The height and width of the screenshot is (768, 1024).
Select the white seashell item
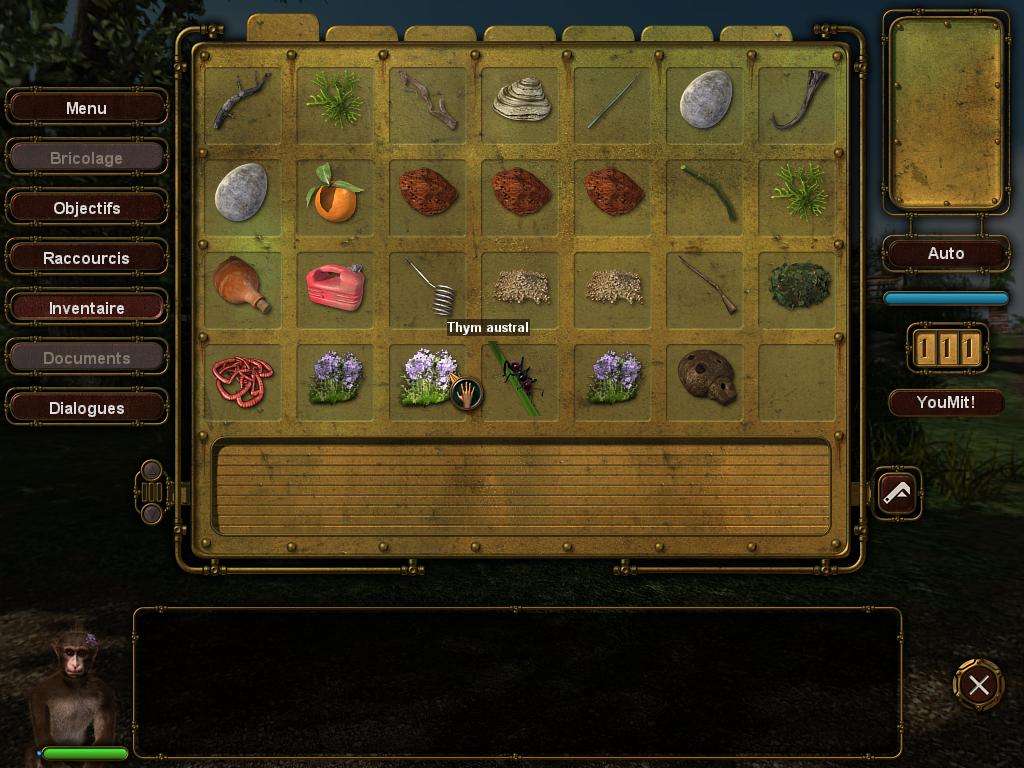click(522, 100)
